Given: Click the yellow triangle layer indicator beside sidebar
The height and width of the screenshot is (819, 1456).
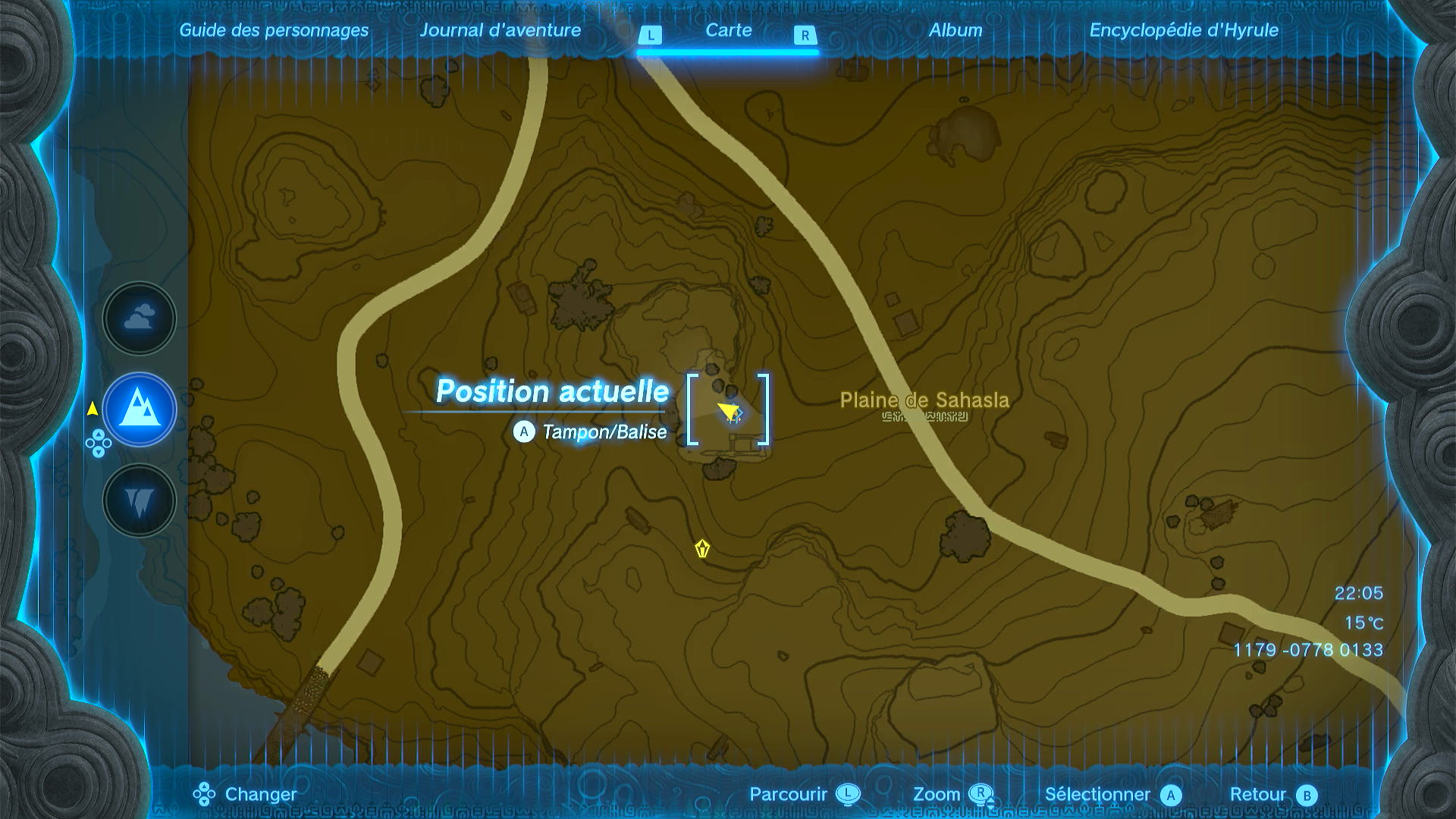Looking at the screenshot, I should (x=91, y=408).
